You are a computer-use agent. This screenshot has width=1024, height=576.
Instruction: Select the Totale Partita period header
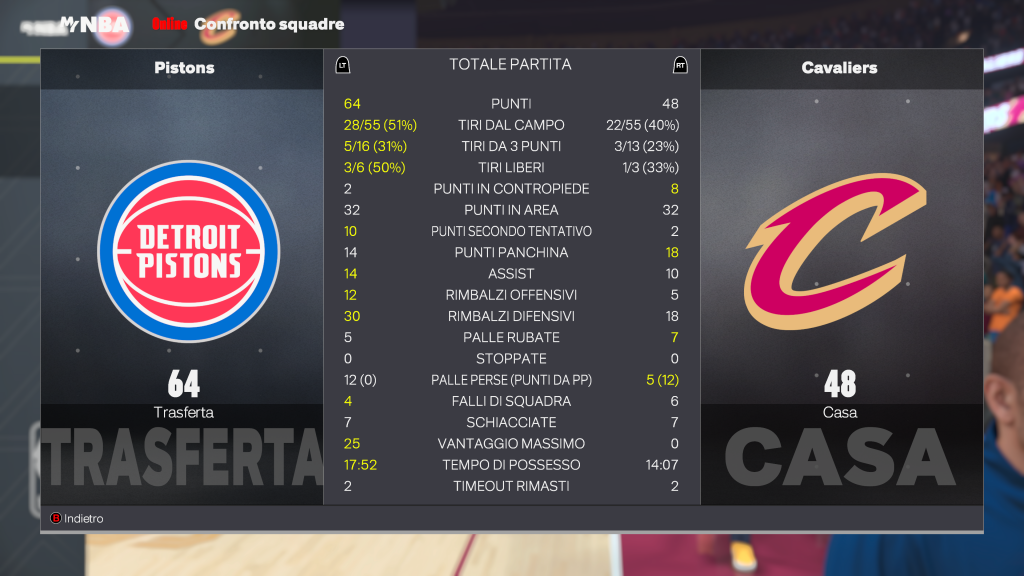pos(510,65)
